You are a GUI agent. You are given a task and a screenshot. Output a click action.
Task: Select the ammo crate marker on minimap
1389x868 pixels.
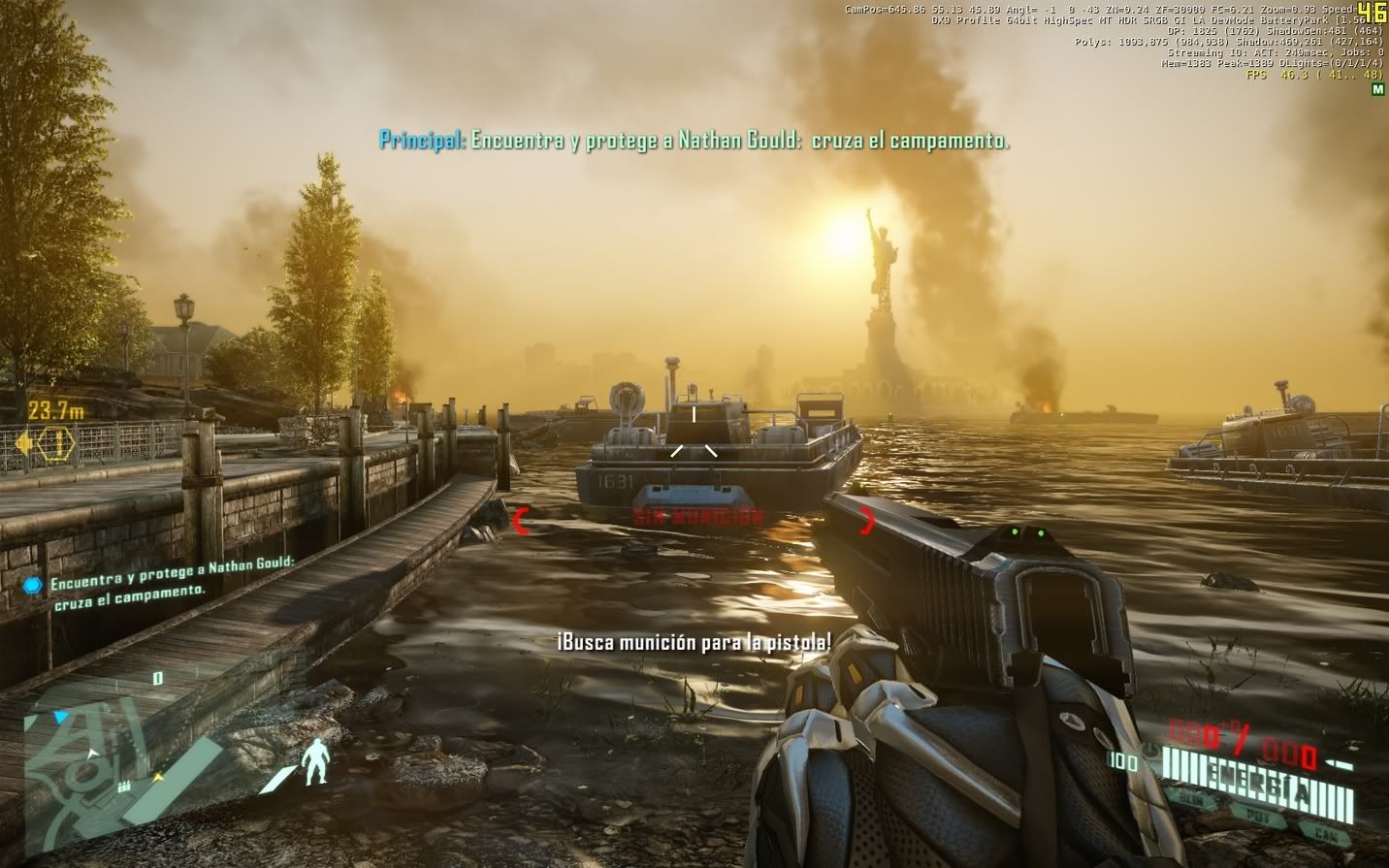coord(126,785)
